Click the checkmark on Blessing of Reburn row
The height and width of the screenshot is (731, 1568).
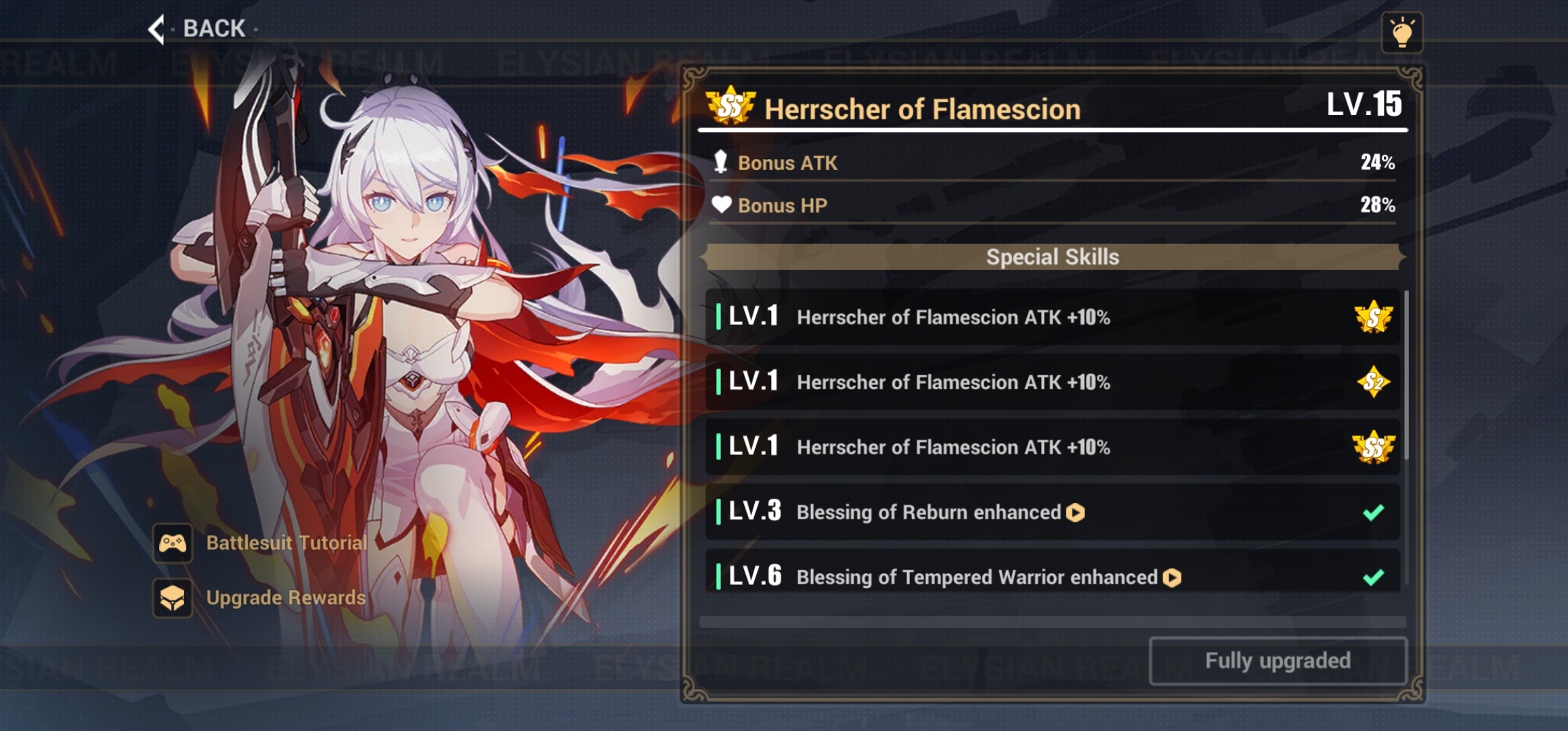tap(1372, 513)
